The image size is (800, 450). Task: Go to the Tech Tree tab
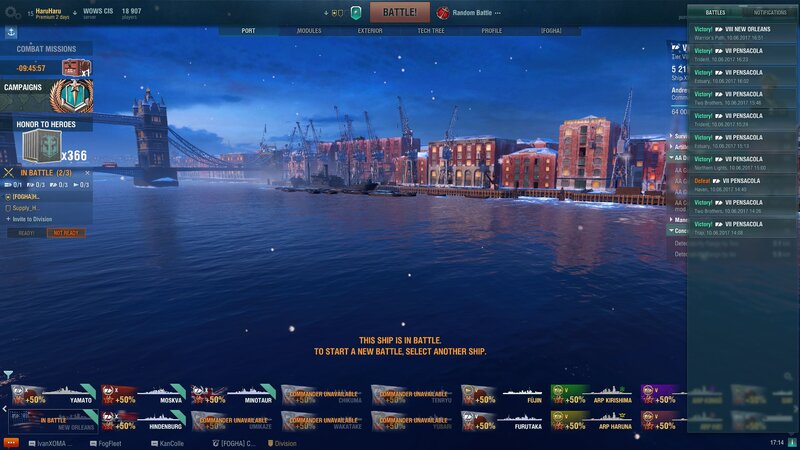[x=431, y=31]
